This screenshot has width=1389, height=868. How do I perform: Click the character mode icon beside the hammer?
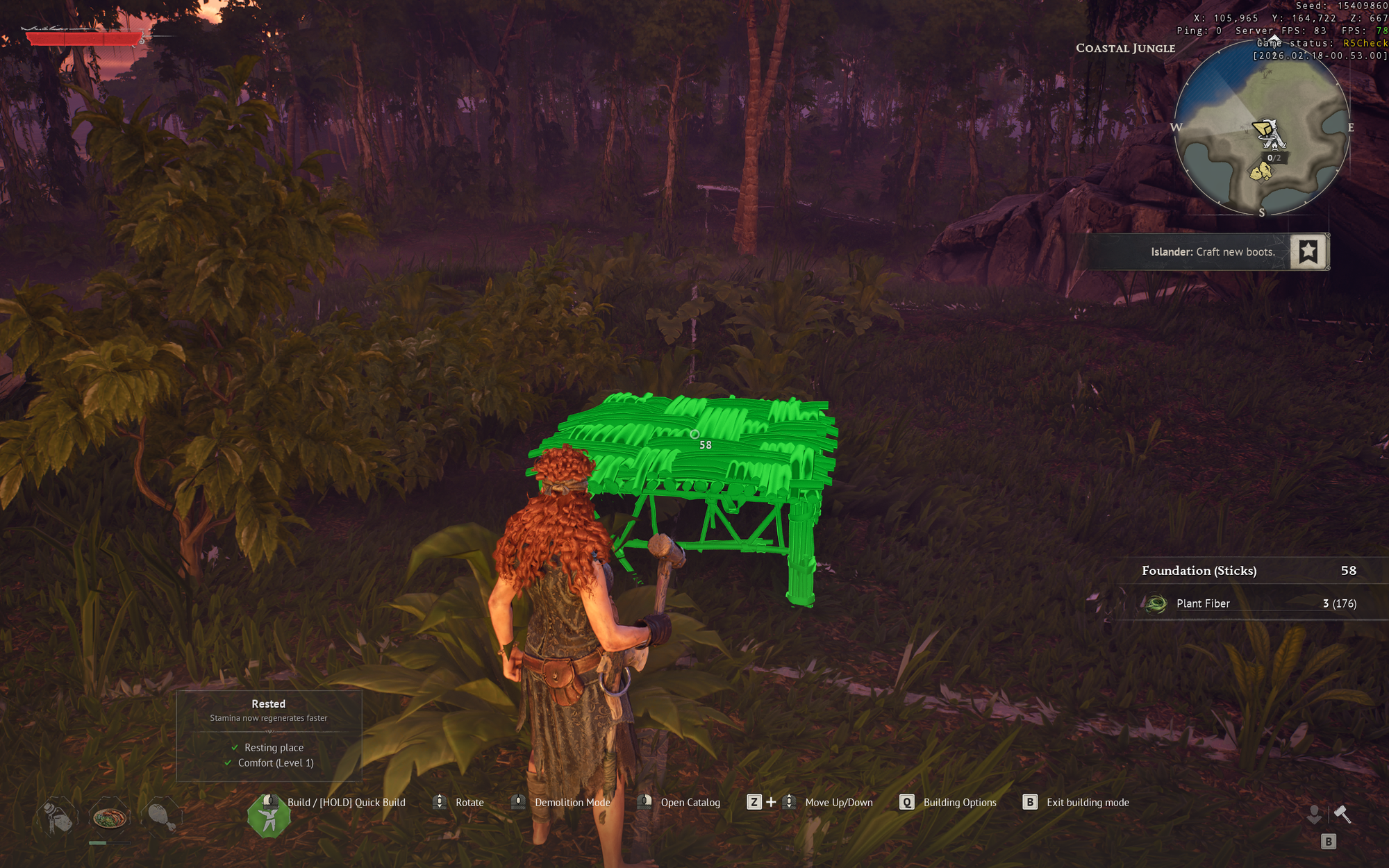tap(1314, 814)
